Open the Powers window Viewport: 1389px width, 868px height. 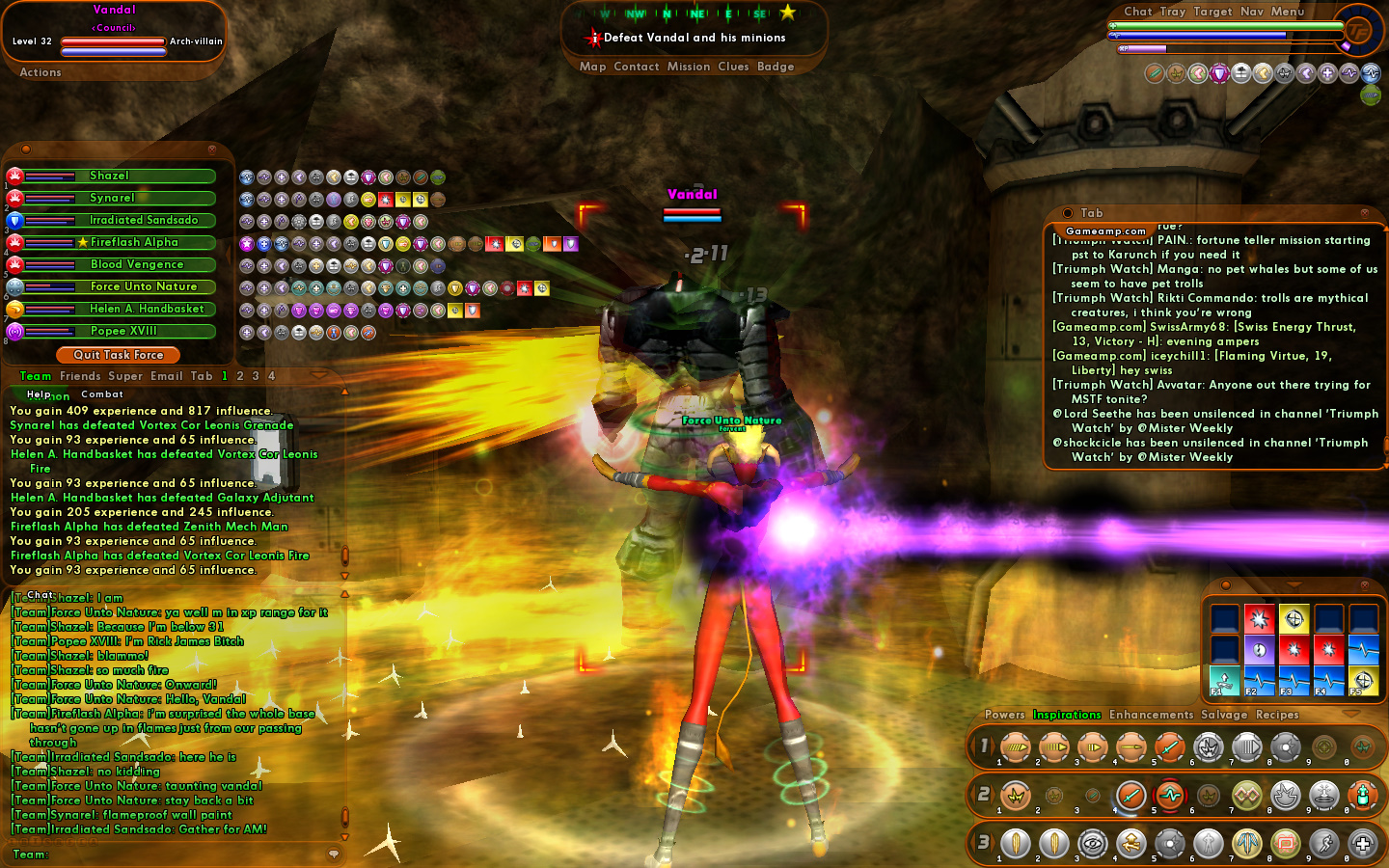(x=1005, y=715)
